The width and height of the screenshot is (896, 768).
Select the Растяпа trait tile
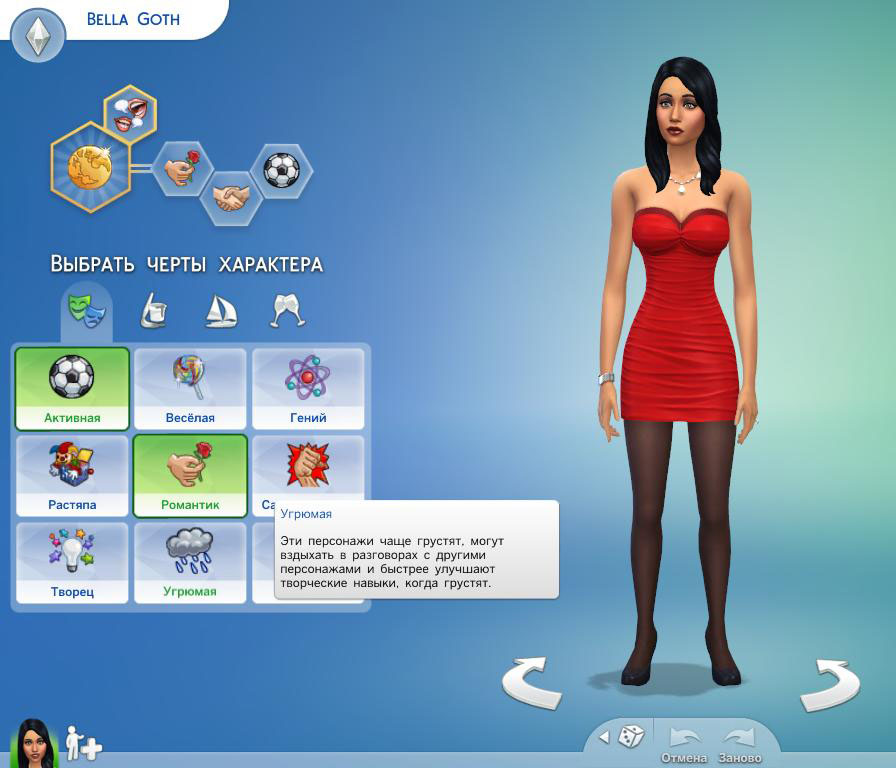(72, 476)
